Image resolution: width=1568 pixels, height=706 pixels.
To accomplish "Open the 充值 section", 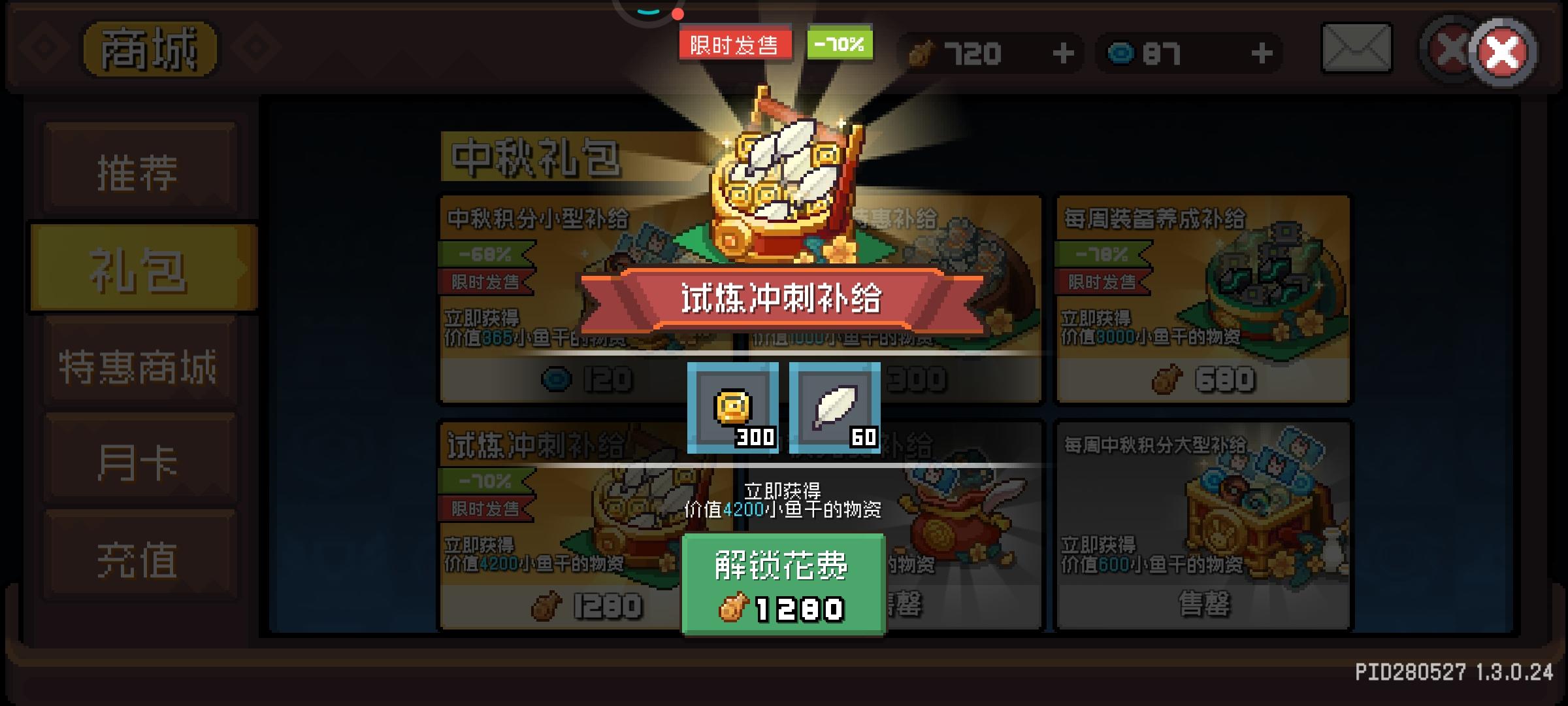I will 139,554.
